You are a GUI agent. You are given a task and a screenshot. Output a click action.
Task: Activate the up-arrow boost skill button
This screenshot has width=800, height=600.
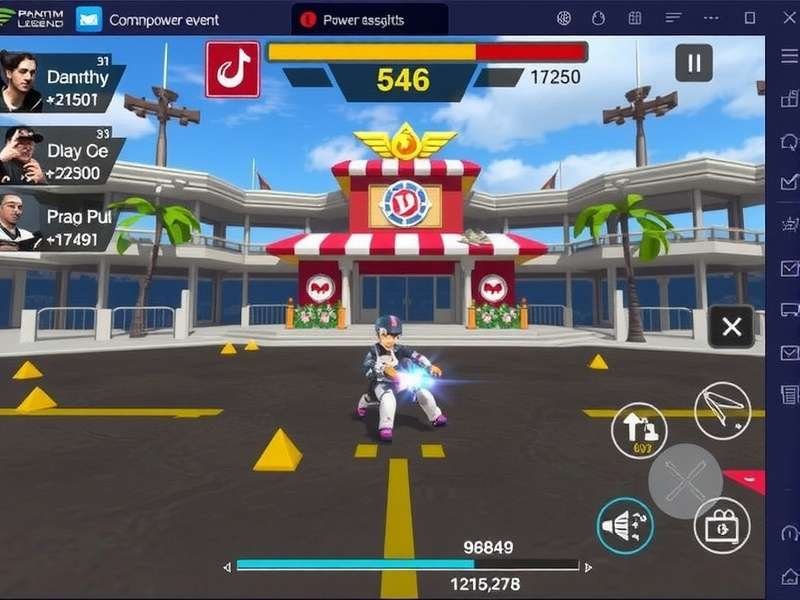639,431
